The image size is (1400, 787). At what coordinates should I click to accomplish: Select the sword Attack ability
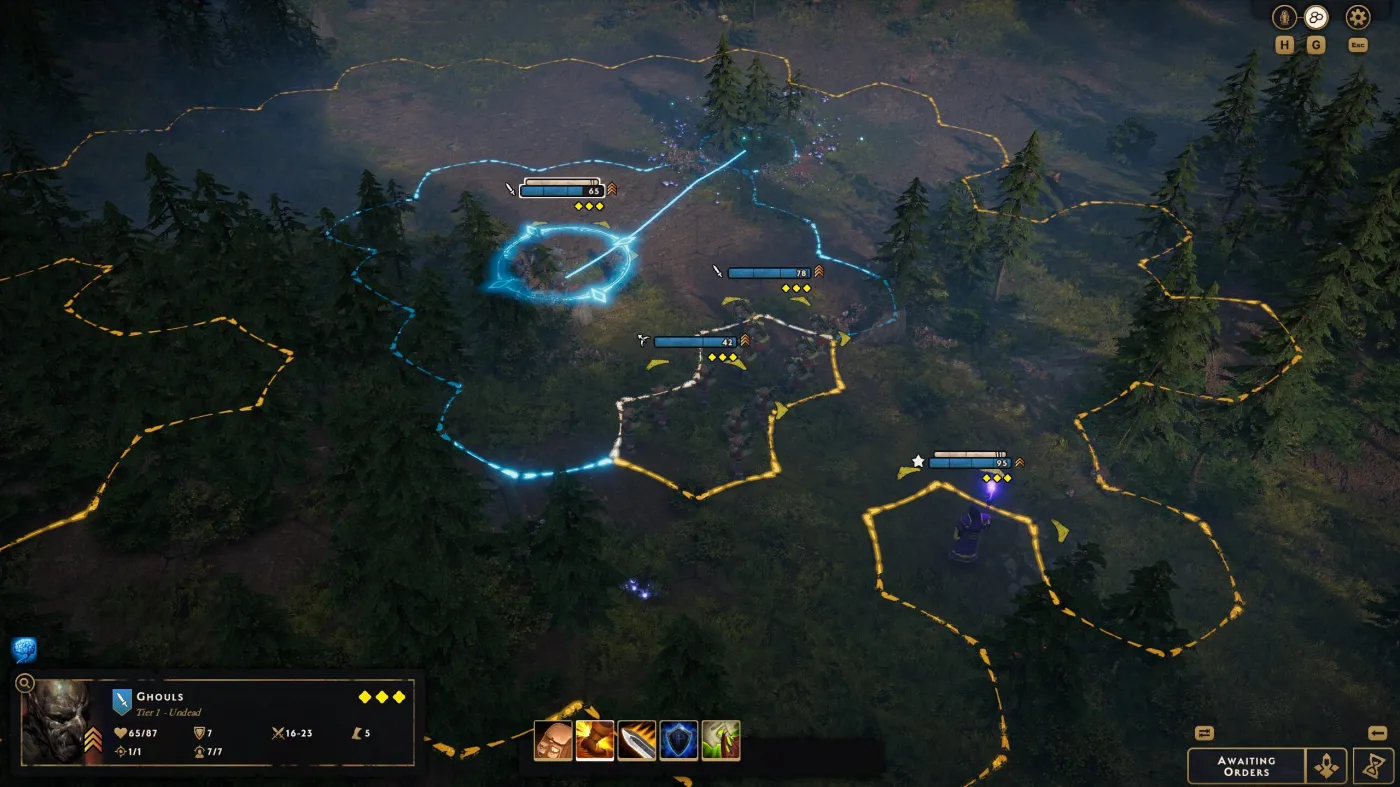click(x=637, y=742)
